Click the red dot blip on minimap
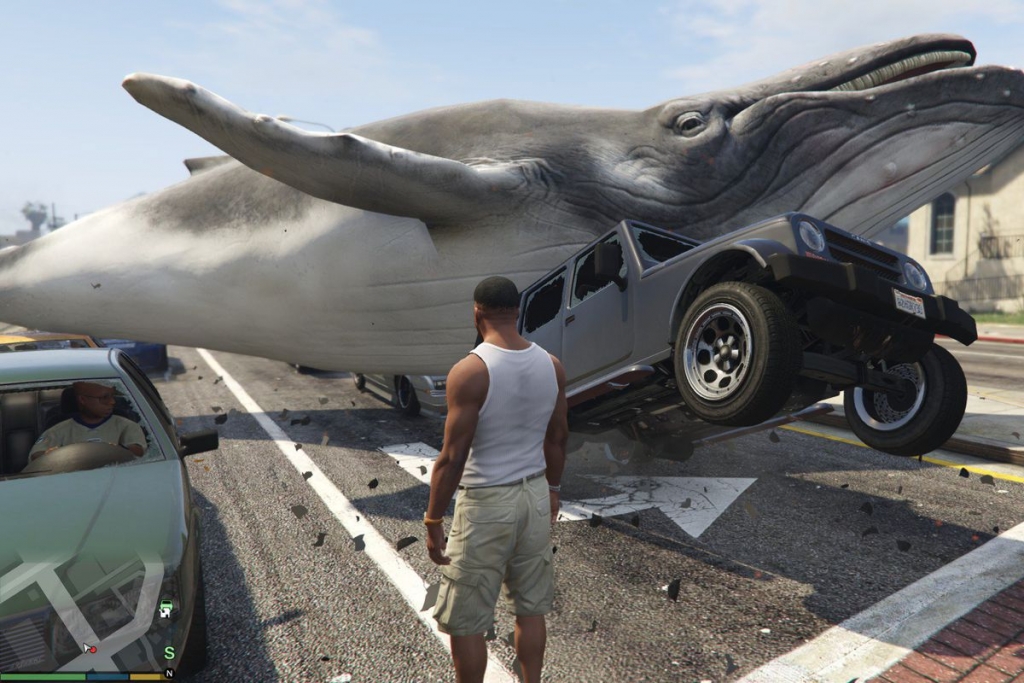This screenshot has height=683, width=1024. (x=93, y=650)
